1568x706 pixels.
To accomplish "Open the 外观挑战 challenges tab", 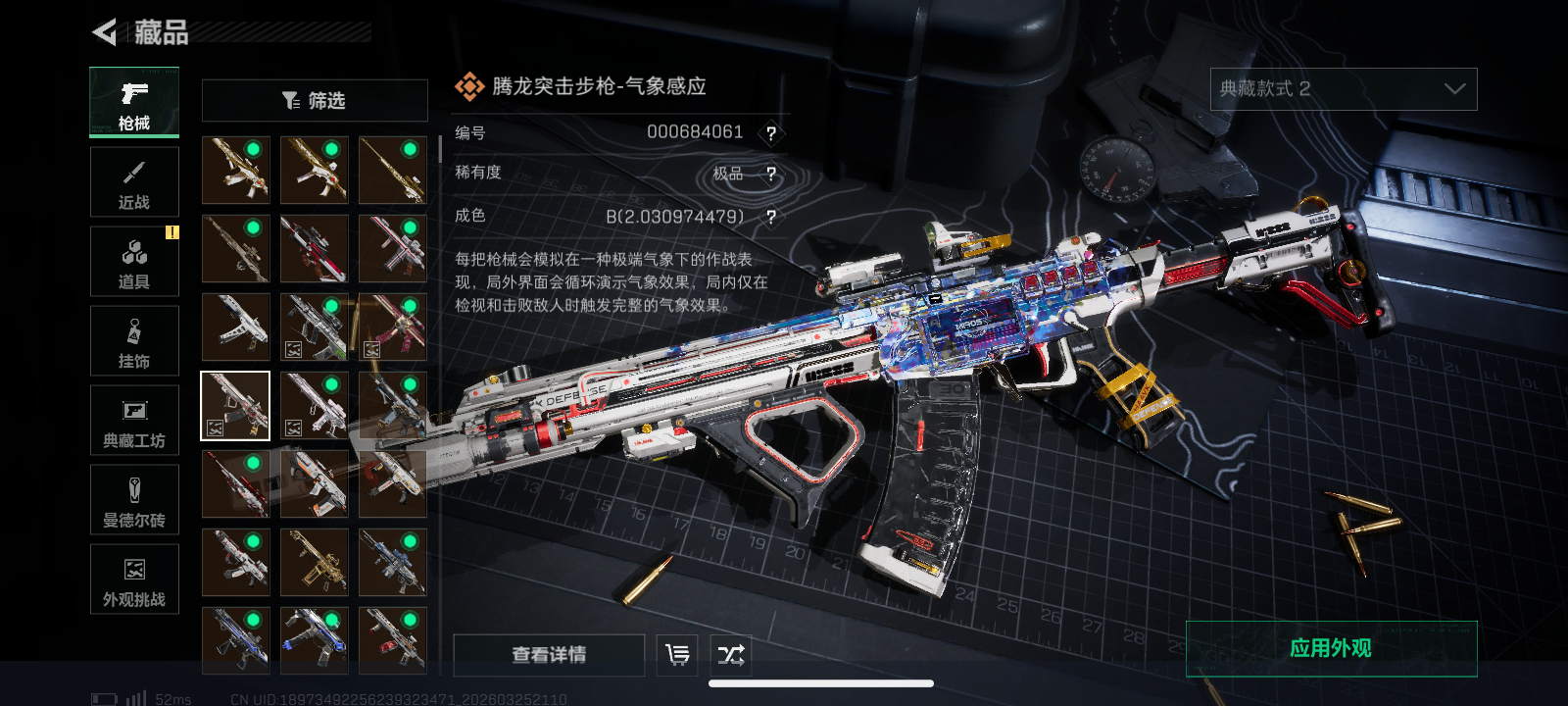I will [x=134, y=580].
